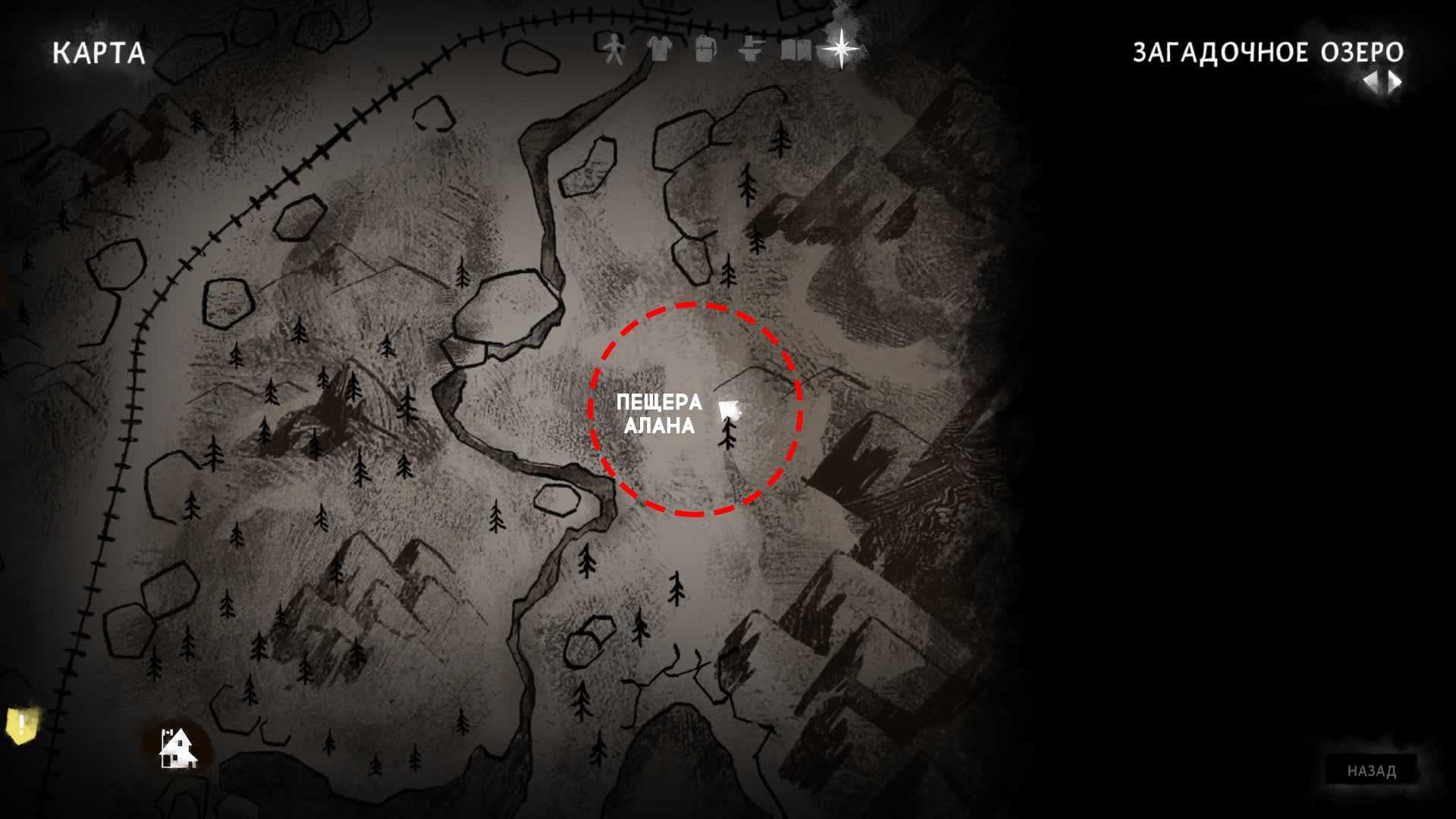This screenshot has width=1456, height=819.
Task: Select the map tab (compass star icon)
Action: [x=841, y=49]
